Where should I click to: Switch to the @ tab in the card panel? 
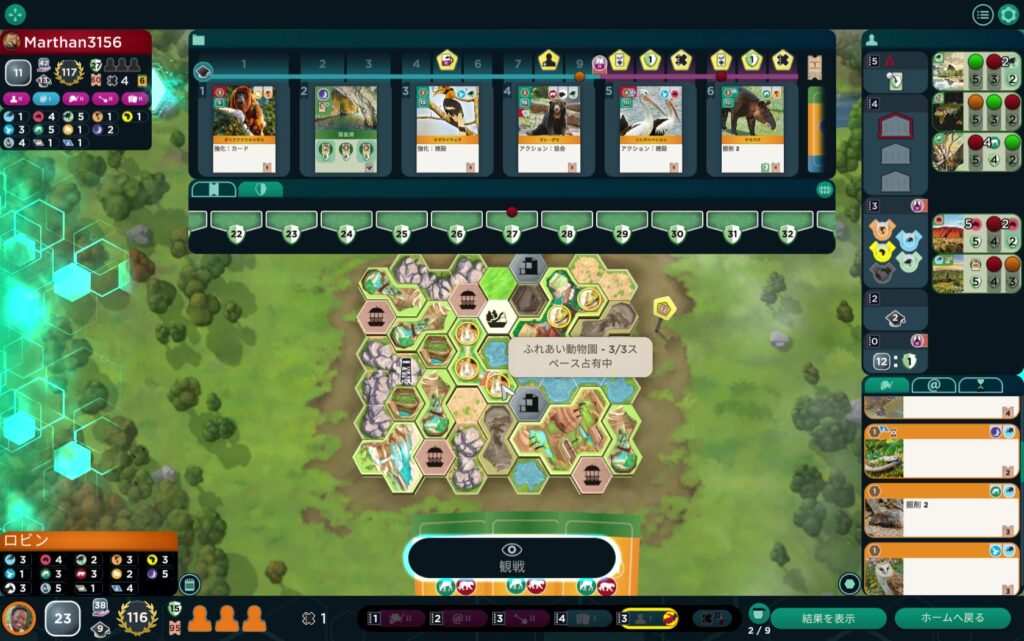pyautogui.click(x=932, y=385)
